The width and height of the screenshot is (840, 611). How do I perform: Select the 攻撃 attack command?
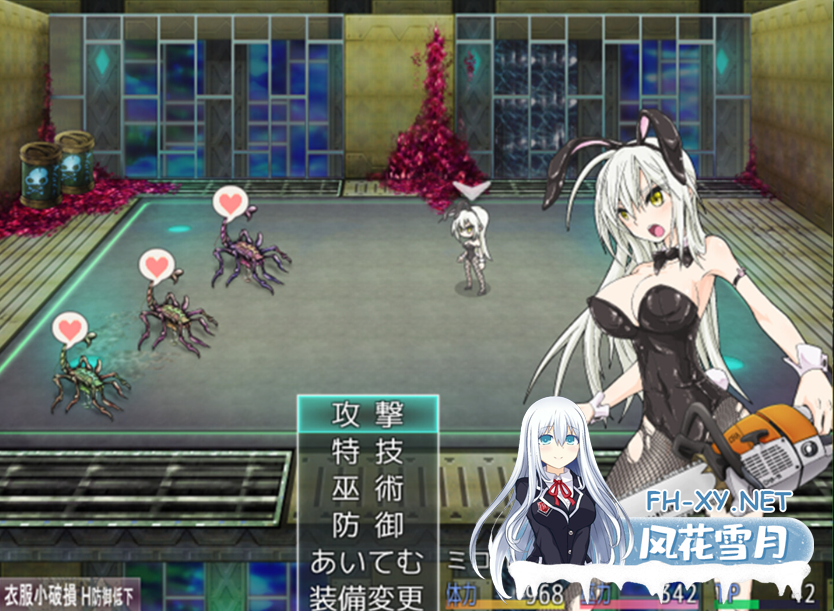[367, 413]
